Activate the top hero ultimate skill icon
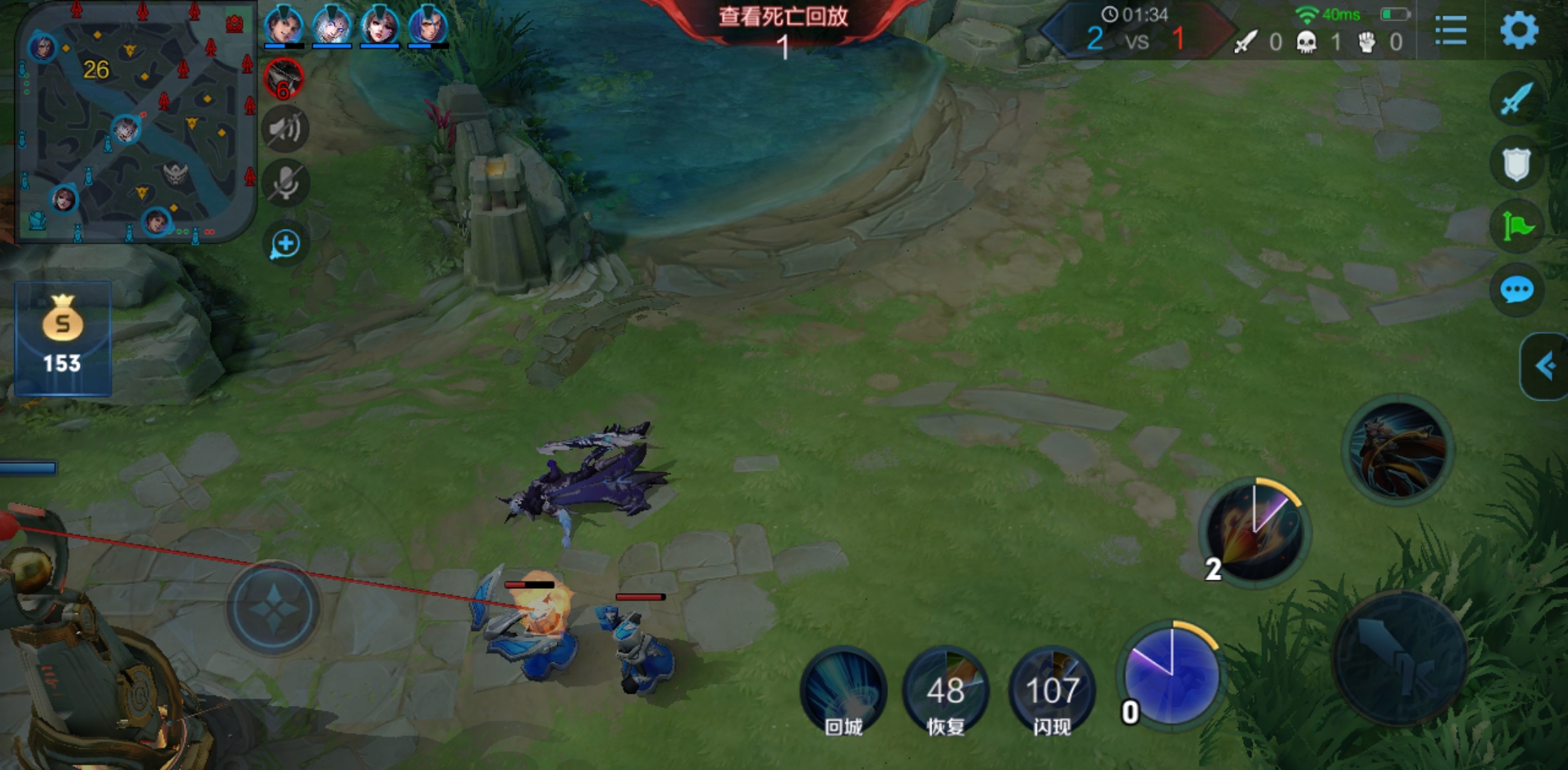Viewport: 1568px width, 770px height. click(x=1398, y=450)
